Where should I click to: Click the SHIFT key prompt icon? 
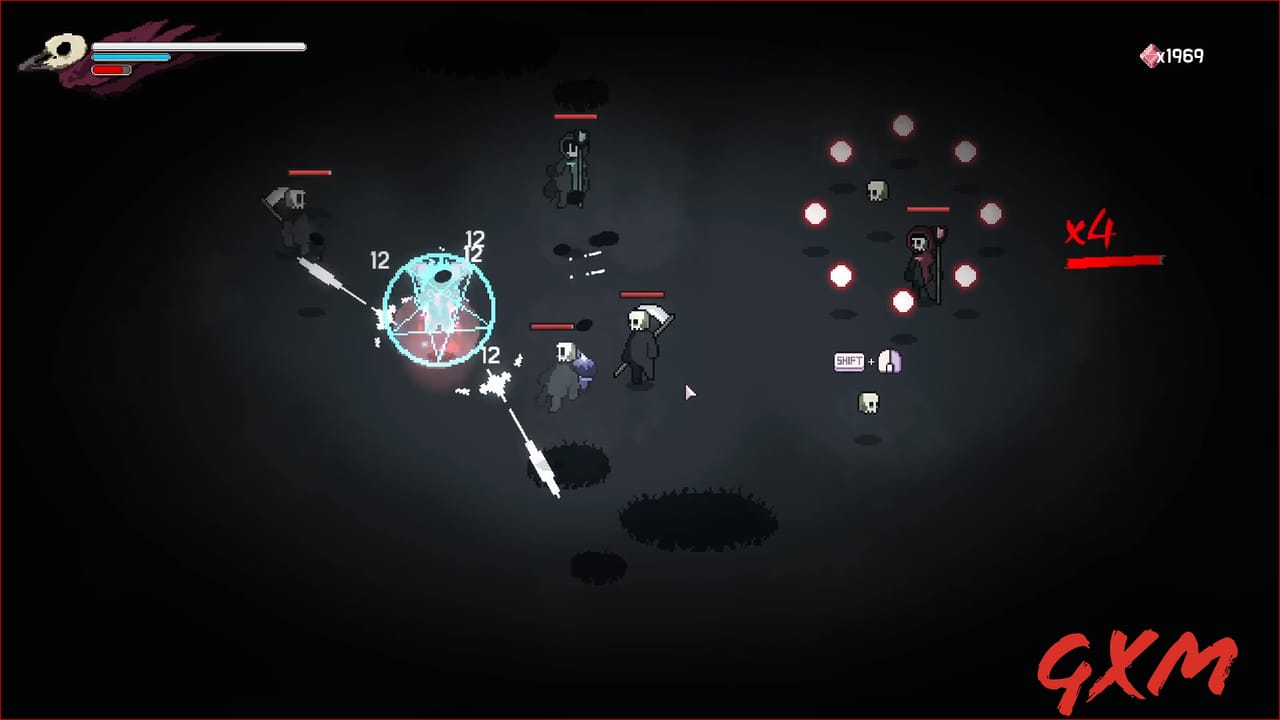(850, 362)
